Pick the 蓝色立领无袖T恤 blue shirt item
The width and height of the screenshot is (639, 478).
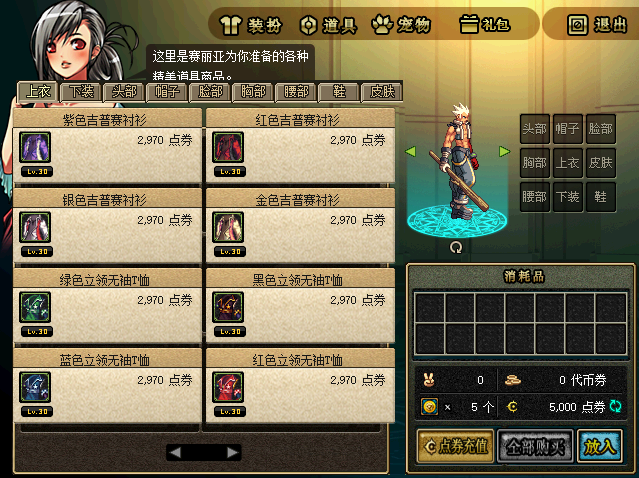pos(35,387)
